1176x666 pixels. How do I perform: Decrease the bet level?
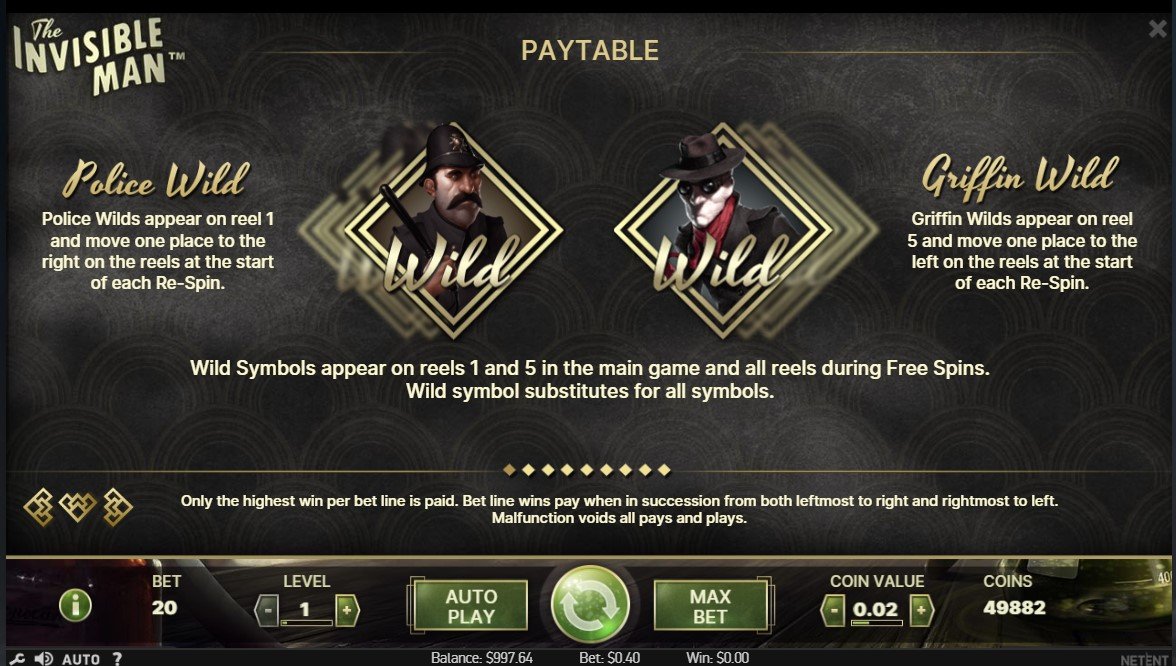click(x=266, y=609)
